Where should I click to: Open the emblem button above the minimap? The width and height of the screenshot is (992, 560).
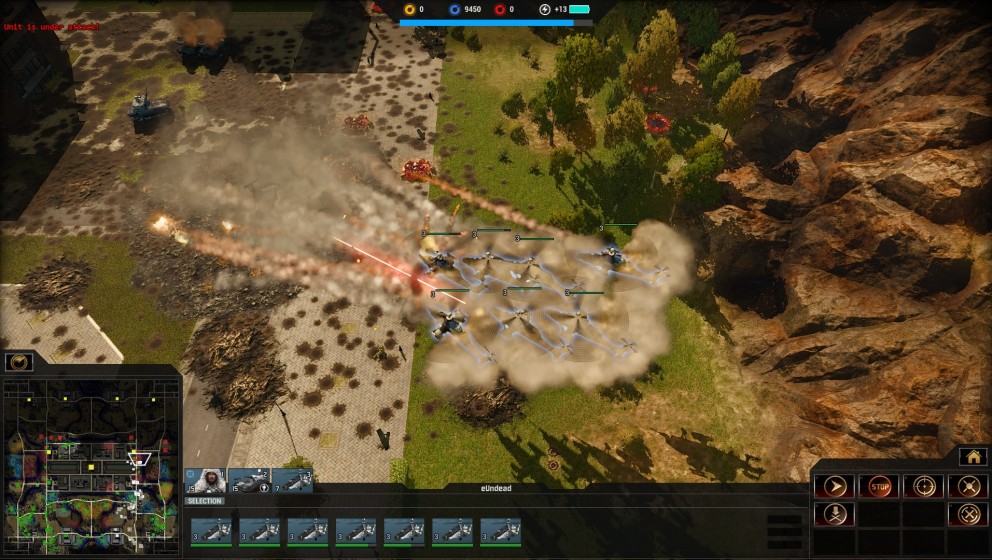click(19, 362)
